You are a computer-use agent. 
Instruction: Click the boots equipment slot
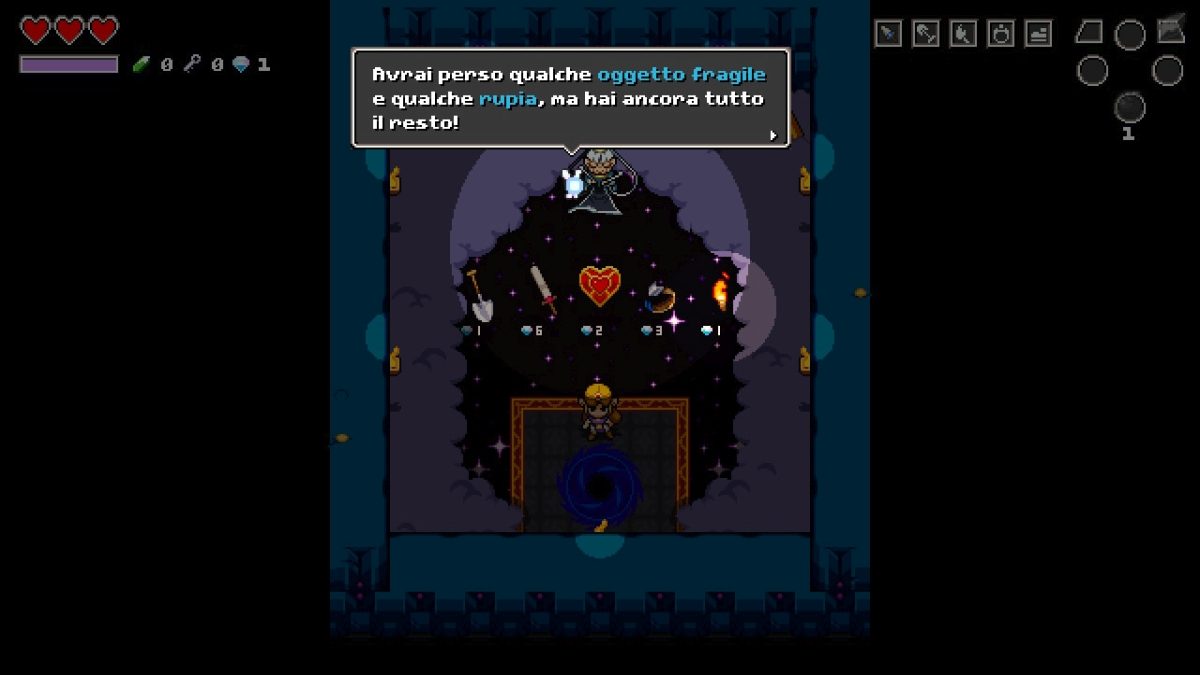click(1038, 34)
